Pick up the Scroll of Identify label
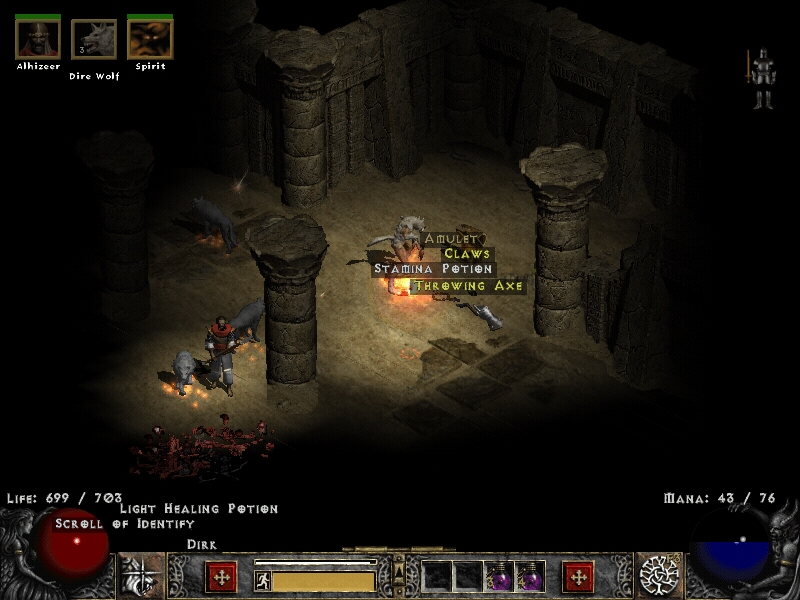This screenshot has height=600, width=800. [124, 523]
